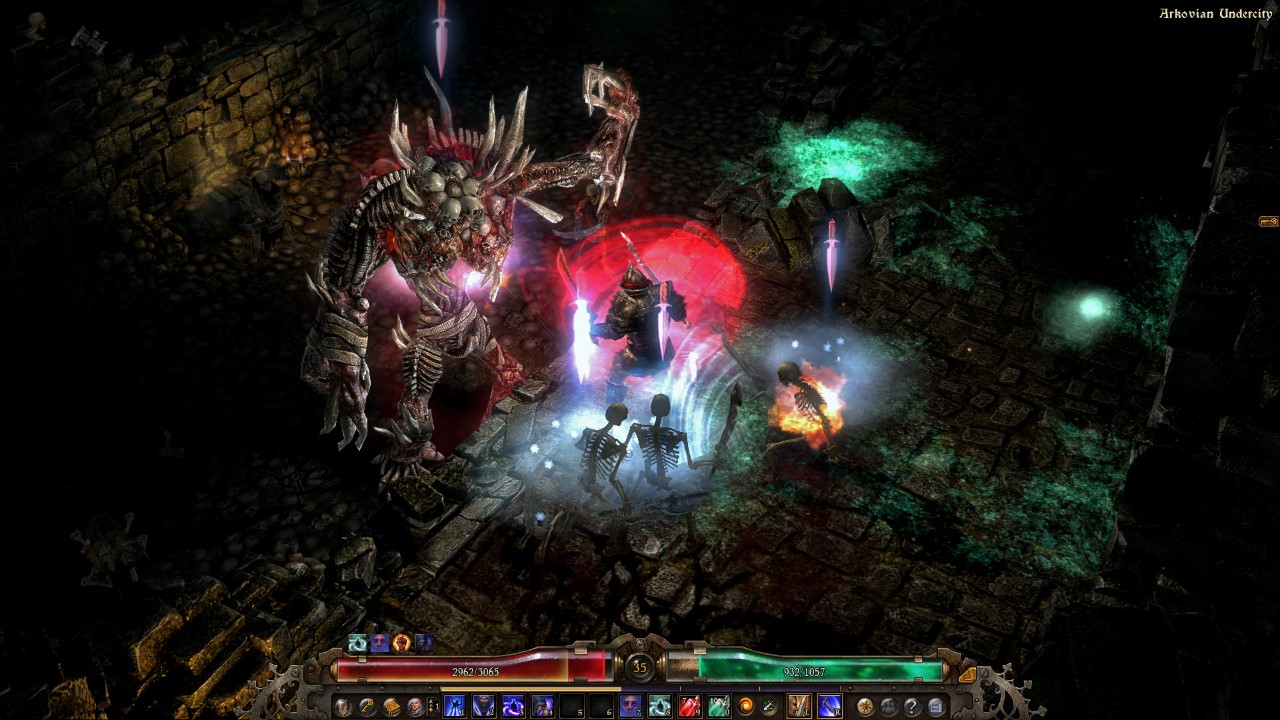
Task: Click the orange fist buff icon
Action: (400, 643)
